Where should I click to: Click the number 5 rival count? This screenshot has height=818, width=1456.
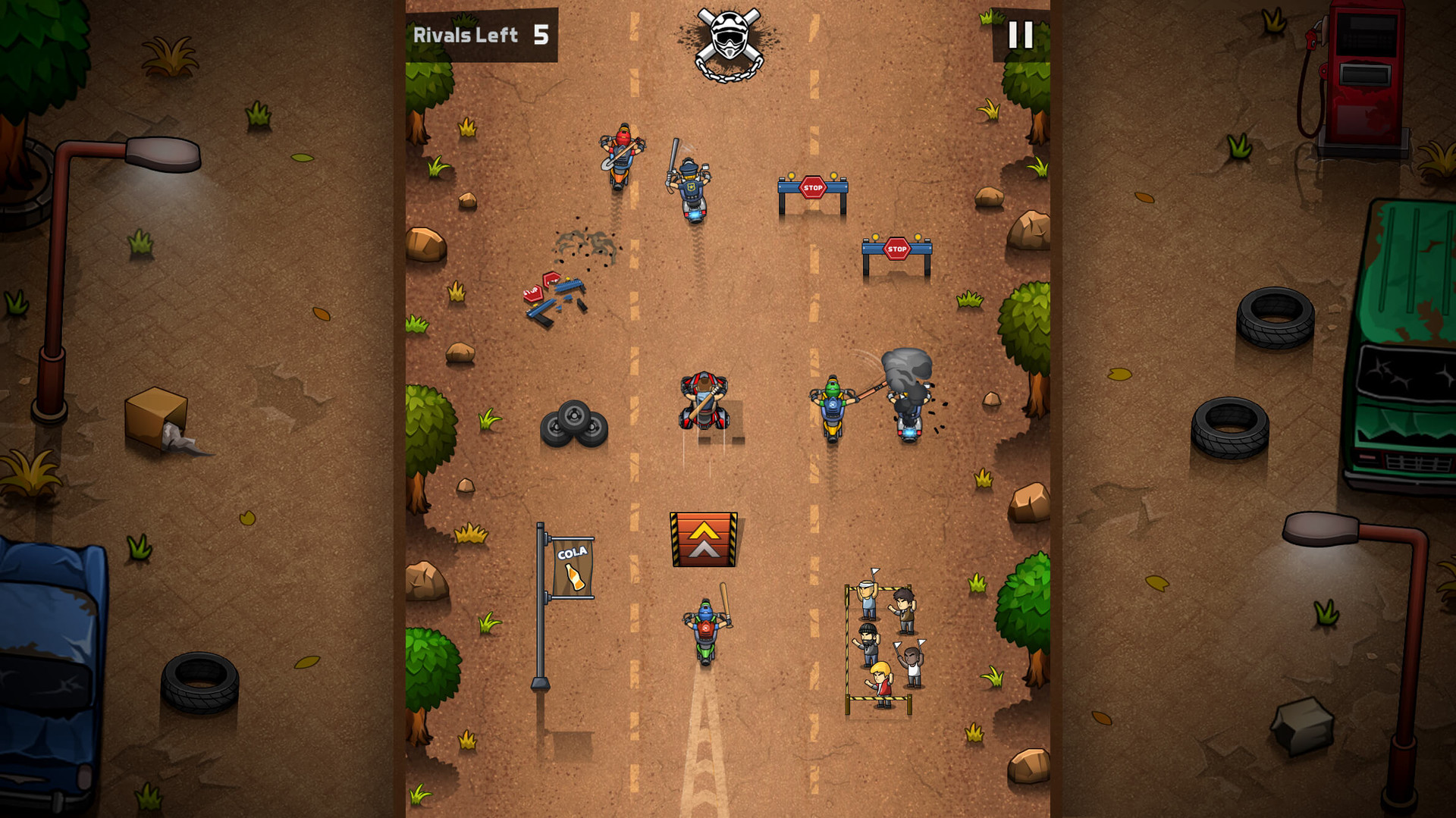coord(541,33)
